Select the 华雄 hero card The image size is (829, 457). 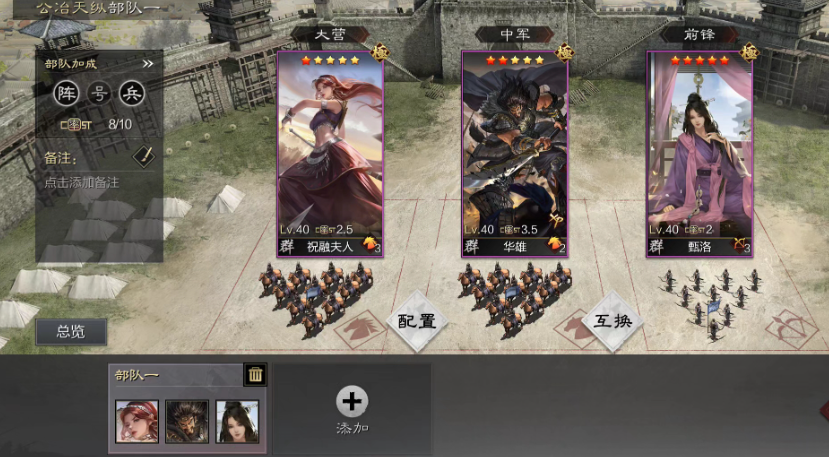click(514, 150)
